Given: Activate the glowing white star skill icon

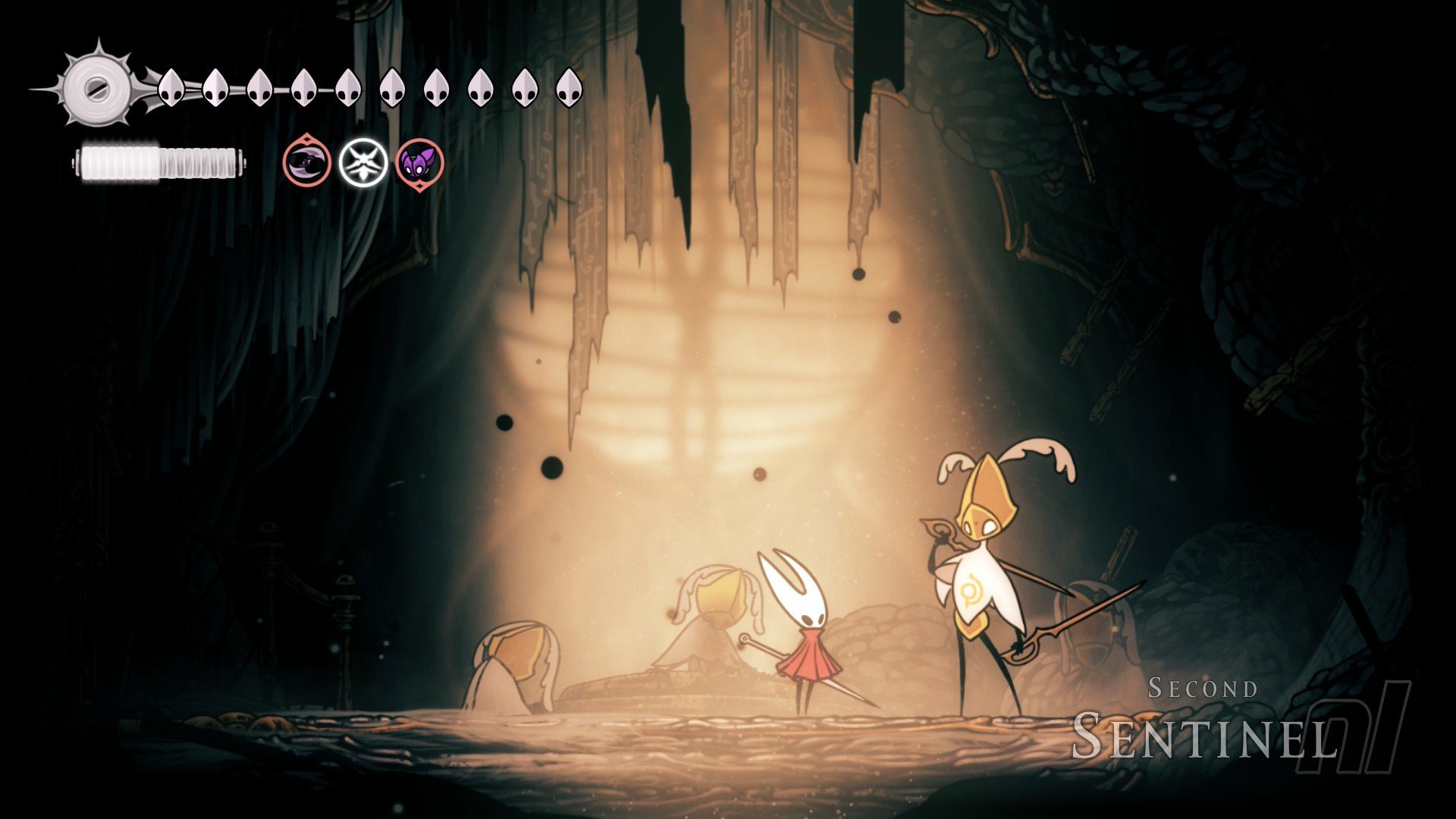Looking at the screenshot, I should point(363,162).
